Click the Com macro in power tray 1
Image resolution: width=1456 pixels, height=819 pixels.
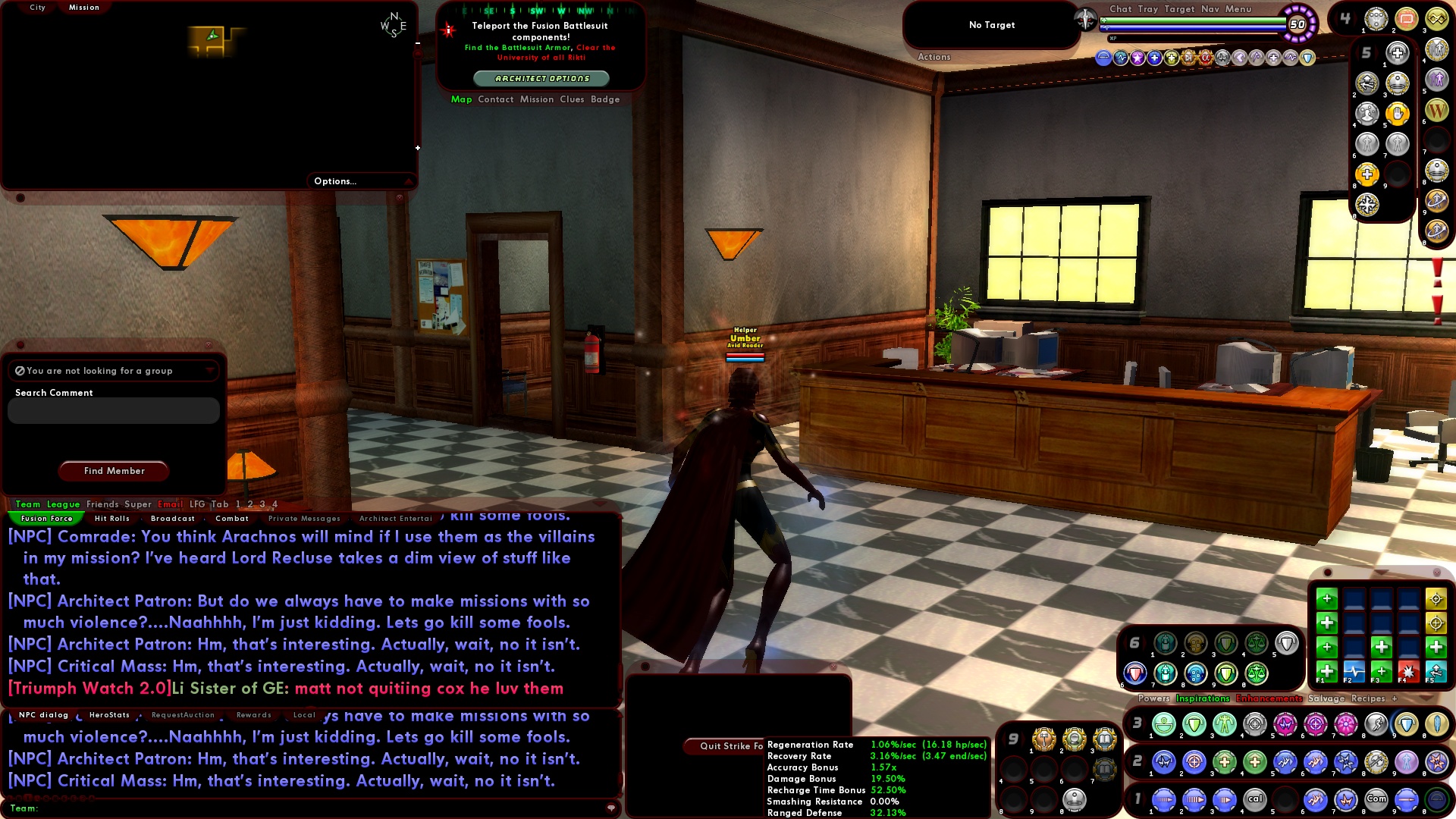1376,798
